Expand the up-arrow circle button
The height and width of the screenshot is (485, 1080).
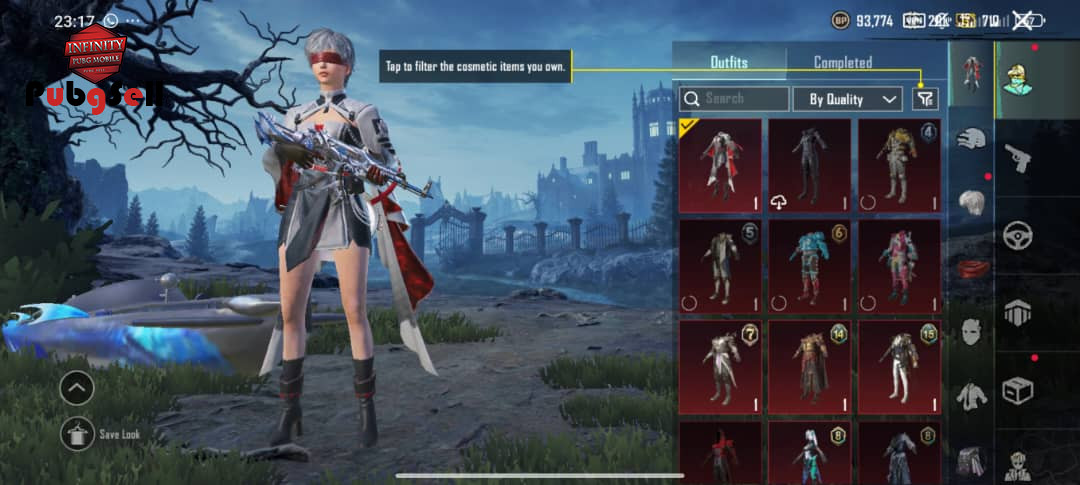click(x=77, y=388)
